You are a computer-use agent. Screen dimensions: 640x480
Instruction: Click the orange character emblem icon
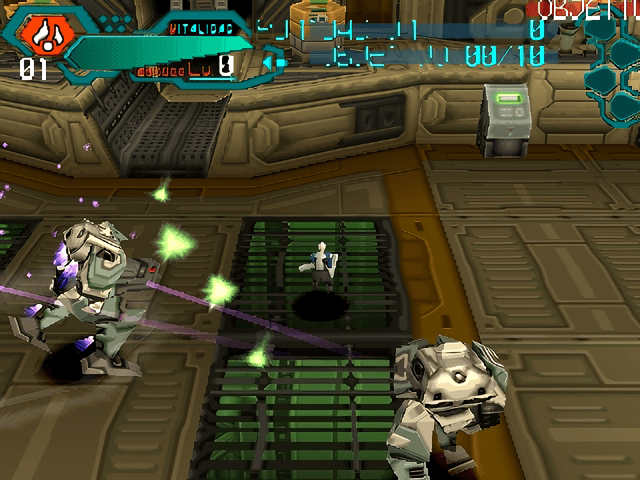pos(41,35)
